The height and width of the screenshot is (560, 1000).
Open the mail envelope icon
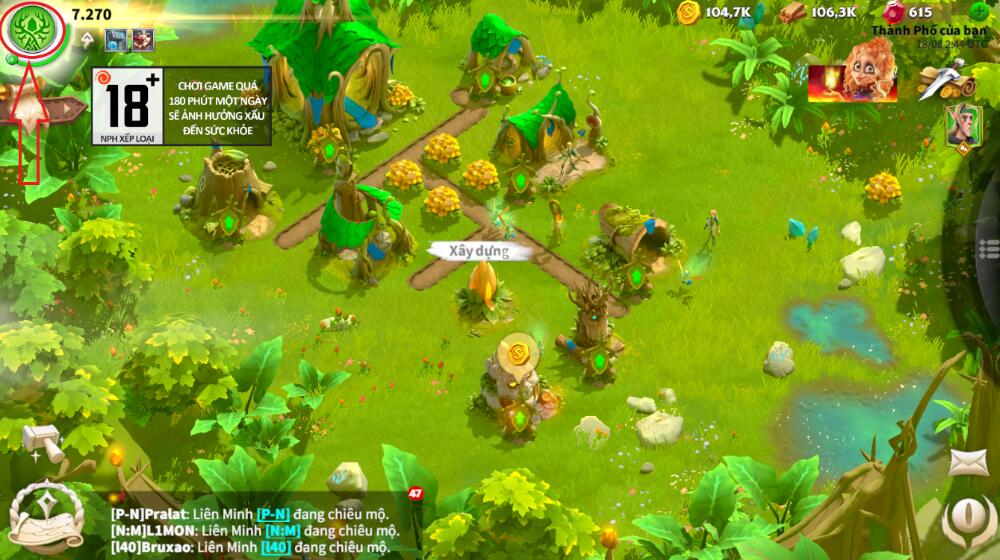[967, 462]
